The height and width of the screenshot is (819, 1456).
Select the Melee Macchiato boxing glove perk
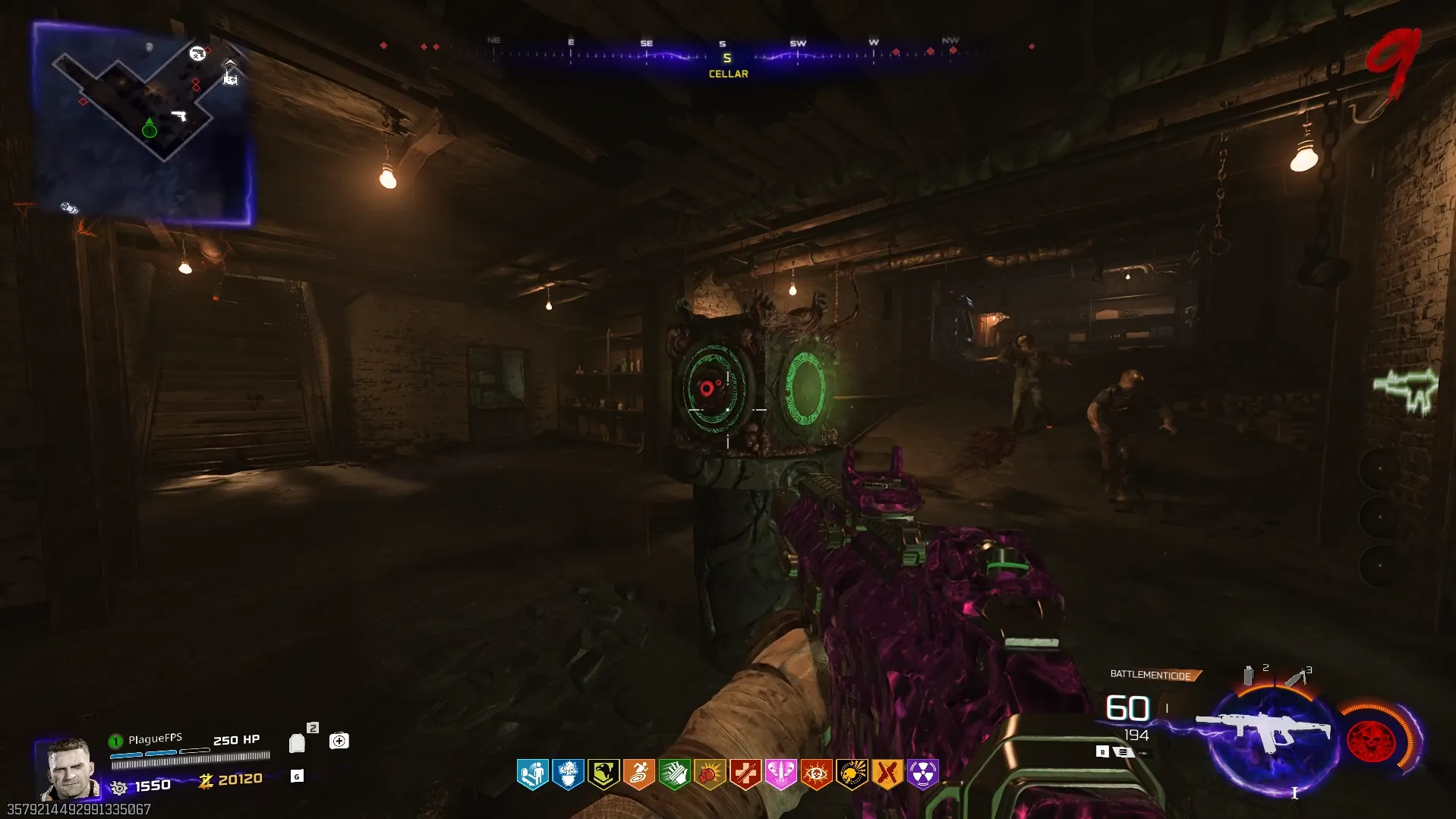point(709,774)
